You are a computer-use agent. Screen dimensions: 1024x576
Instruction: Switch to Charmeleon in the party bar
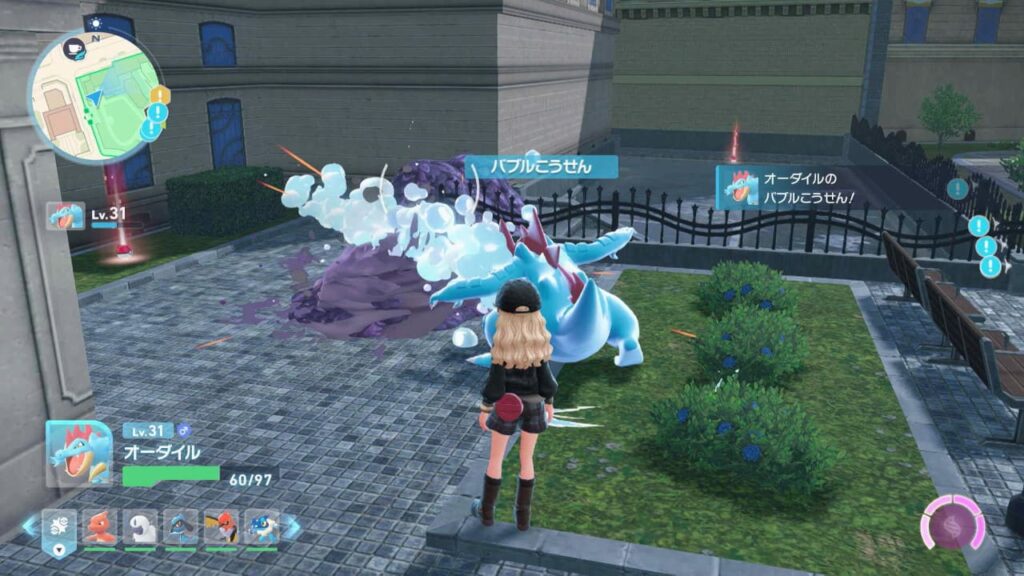[x=99, y=527]
